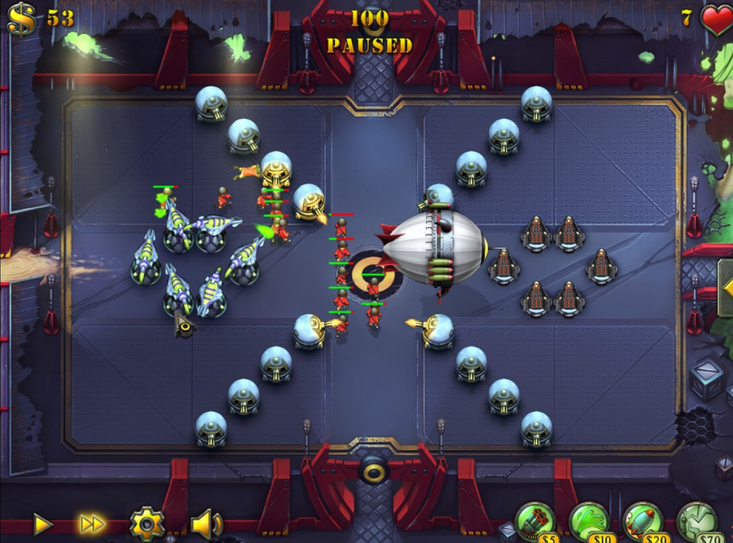Viewport: 733px width, 543px height.
Task: Open the settings gear menu
Action: click(x=146, y=522)
